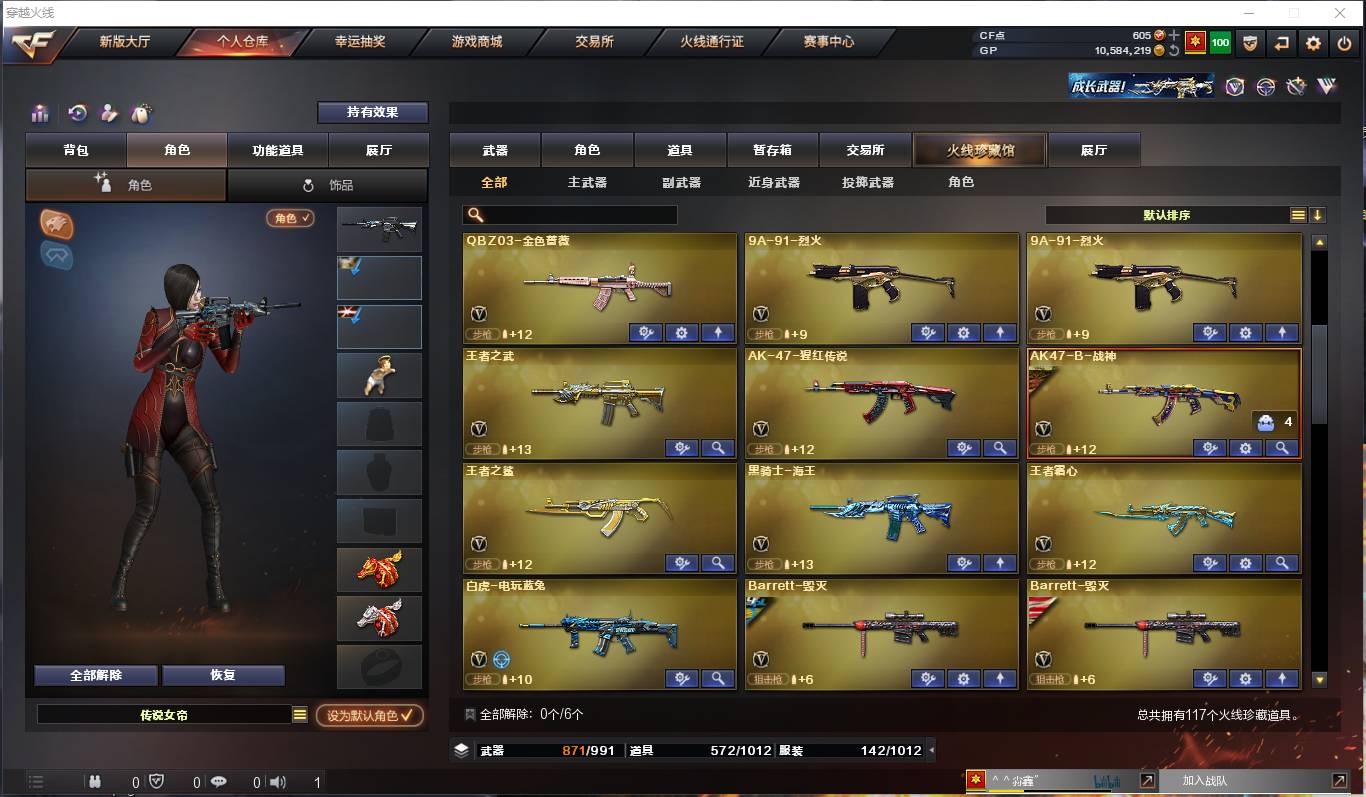Toggle the 角色 sub-tab in left panel

pos(125,184)
